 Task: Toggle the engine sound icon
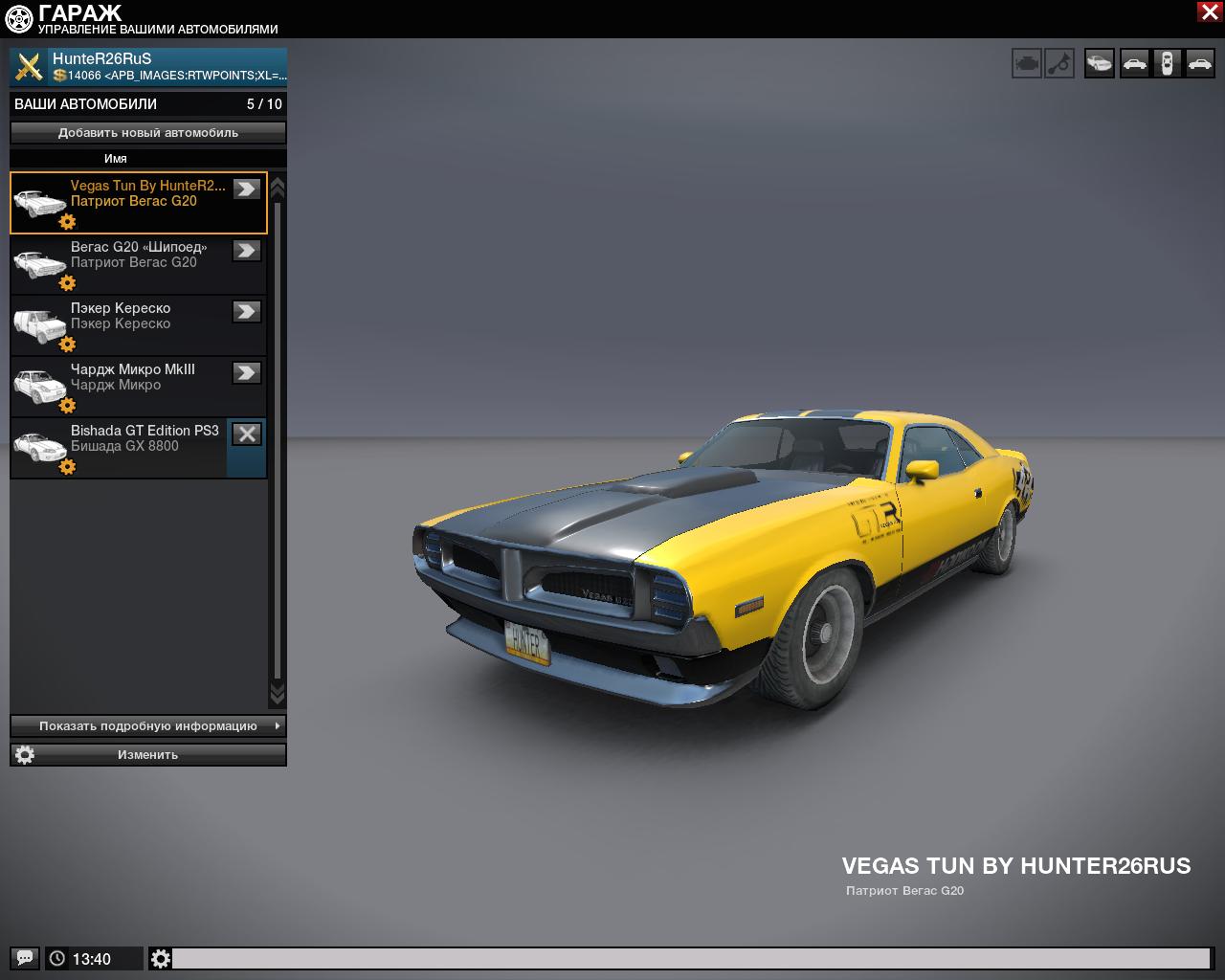pos(1027,64)
